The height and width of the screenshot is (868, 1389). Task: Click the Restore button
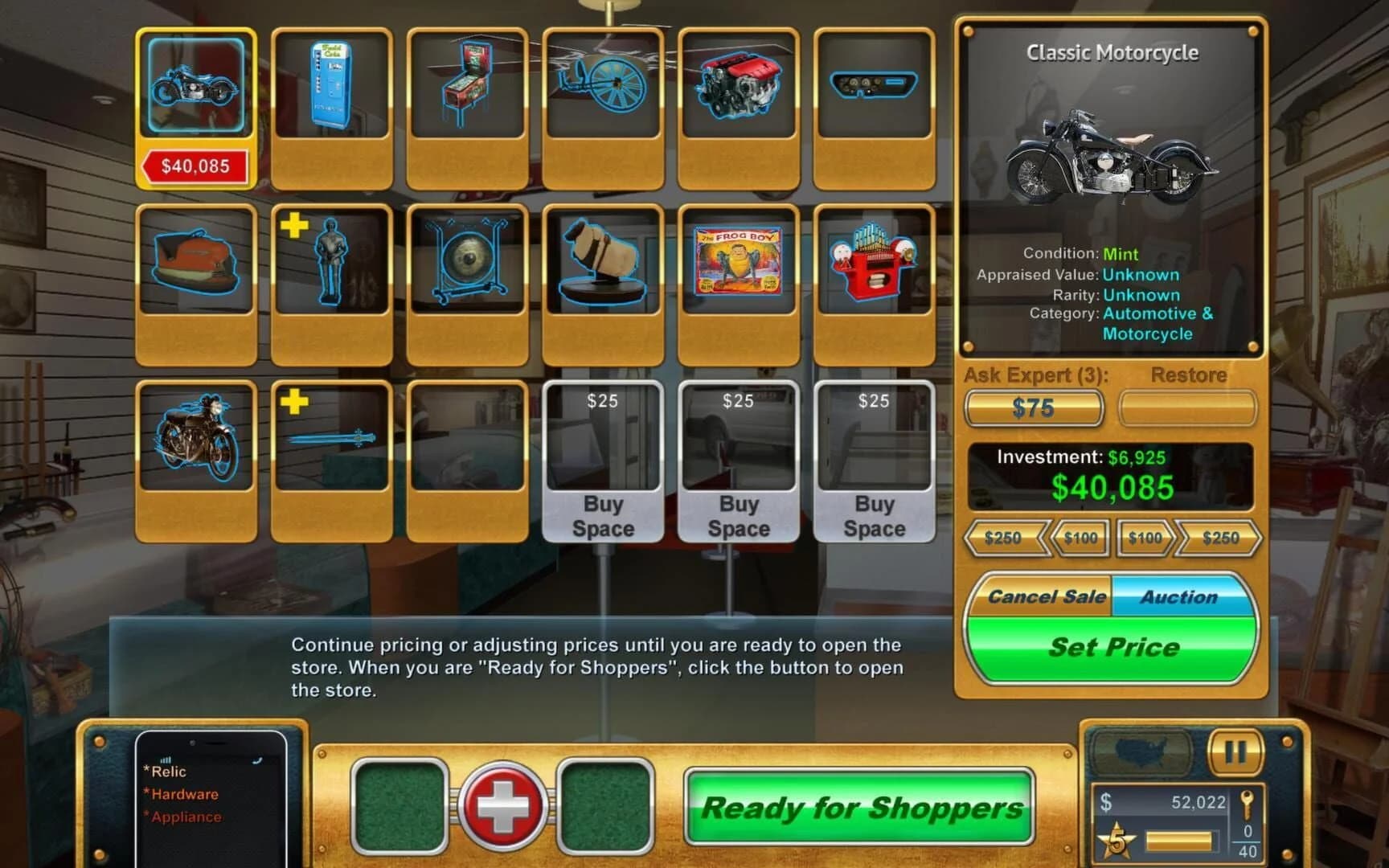1187,408
